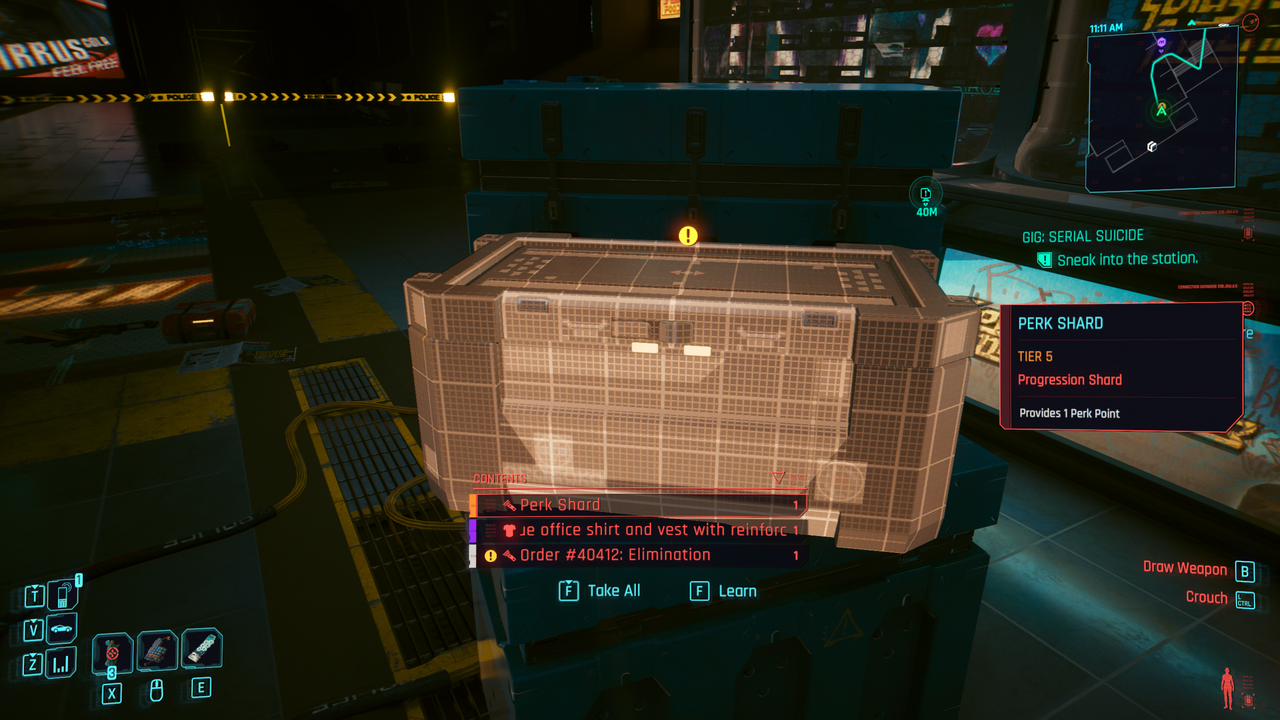Choose the Order #40412: Elimination shard
Viewport: 1280px width, 720px height.
tap(640, 555)
